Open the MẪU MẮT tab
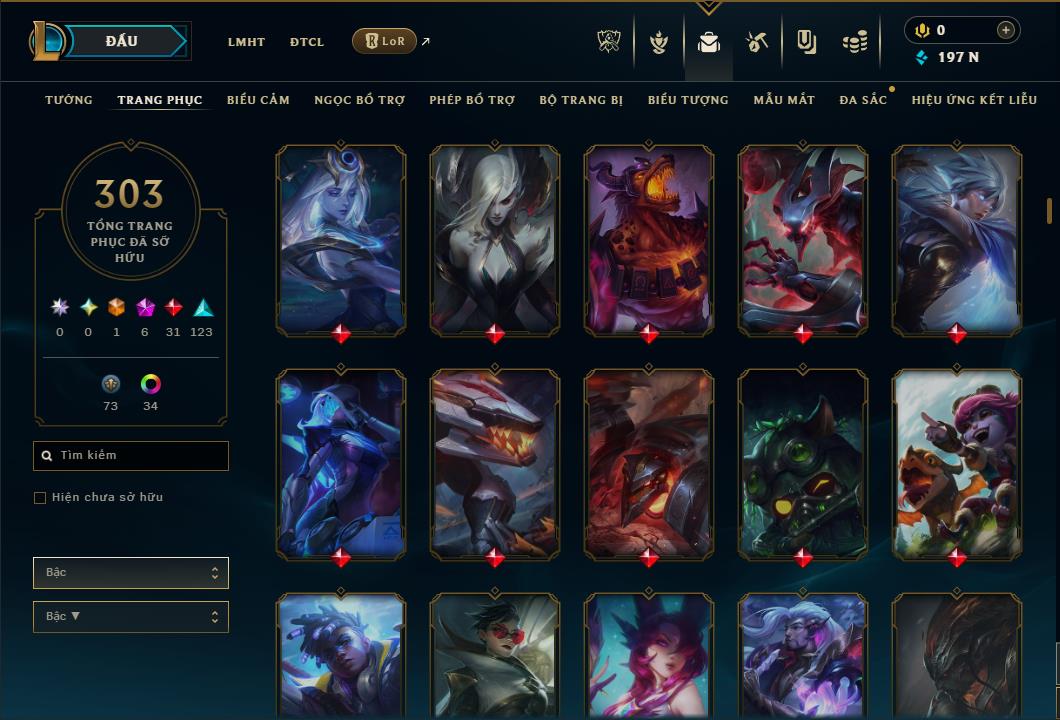Viewport: 1060px width, 720px height. pyautogui.click(x=784, y=100)
